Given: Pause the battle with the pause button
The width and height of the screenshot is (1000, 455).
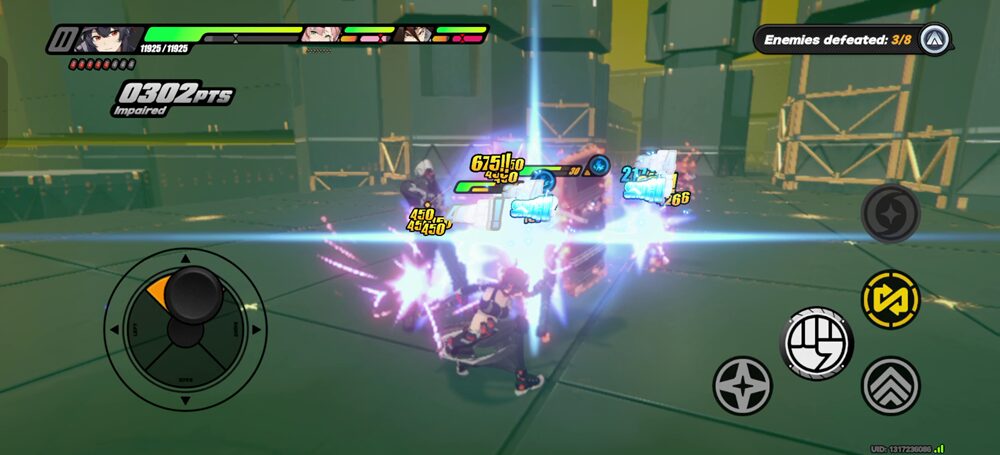Looking at the screenshot, I should (x=61, y=39).
